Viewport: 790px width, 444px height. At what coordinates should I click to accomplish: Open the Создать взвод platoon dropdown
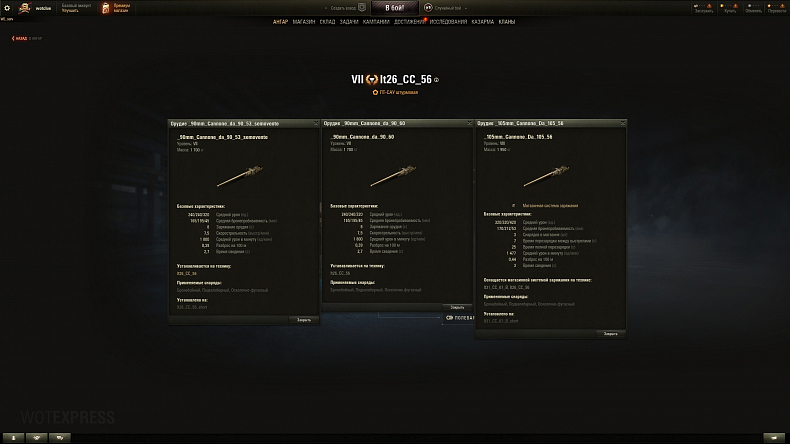345,7
